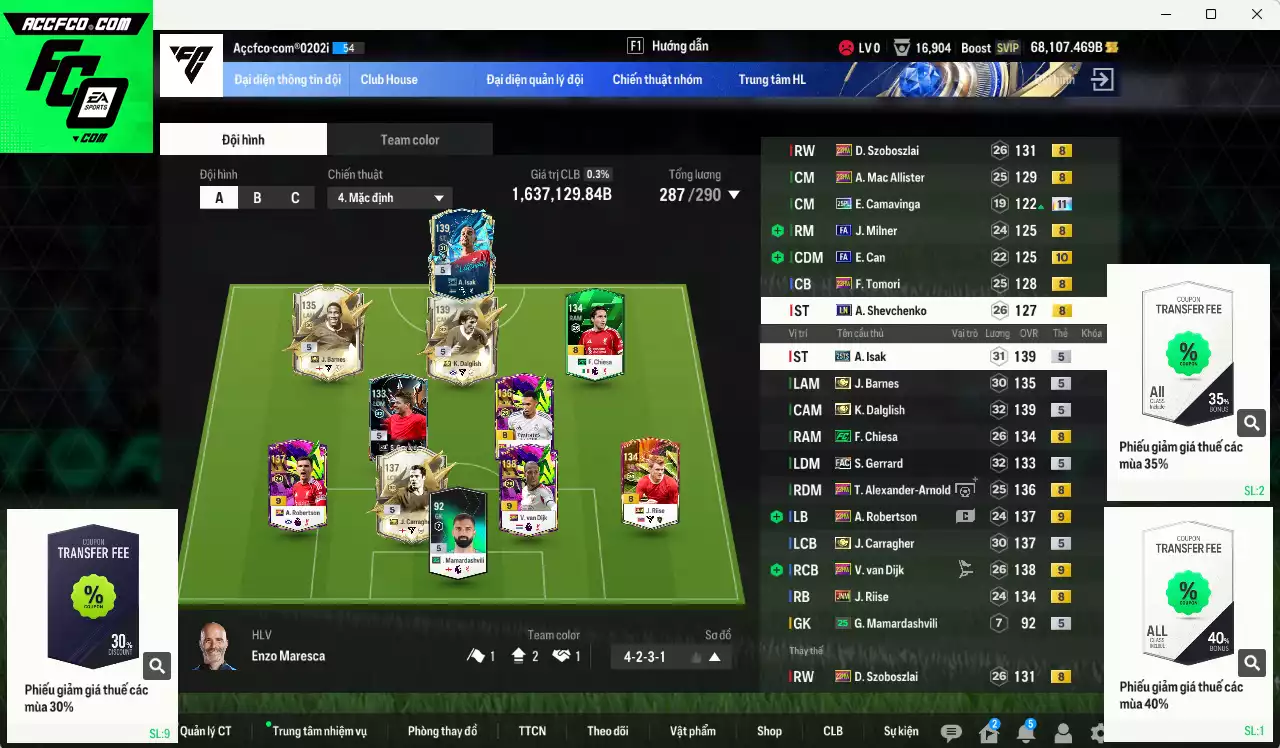Toggle the green plus next to RM J. Milner
This screenshot has height=748, width=1280.
[776, 230]
